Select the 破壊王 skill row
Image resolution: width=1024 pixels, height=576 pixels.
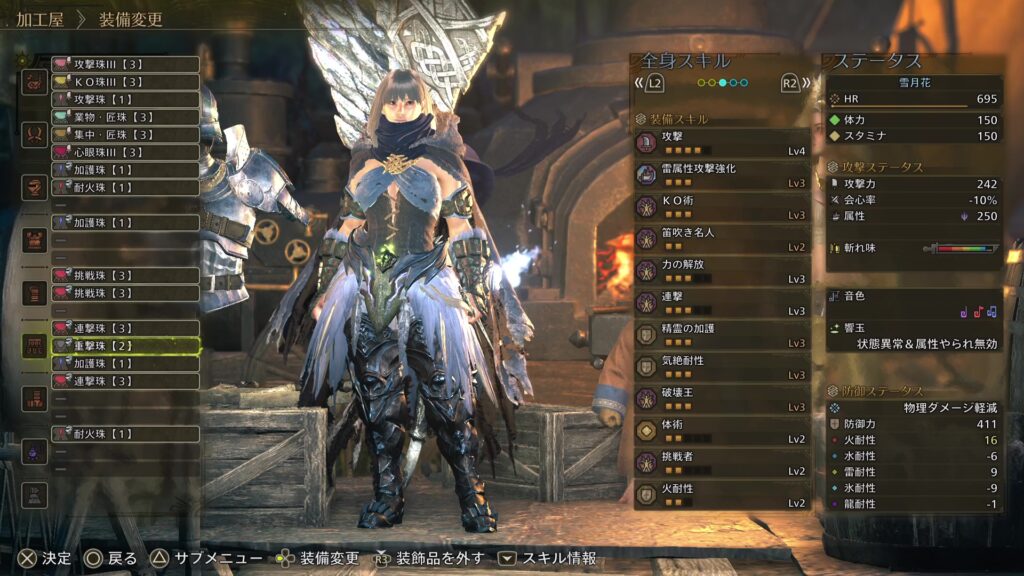coord(722,399)
